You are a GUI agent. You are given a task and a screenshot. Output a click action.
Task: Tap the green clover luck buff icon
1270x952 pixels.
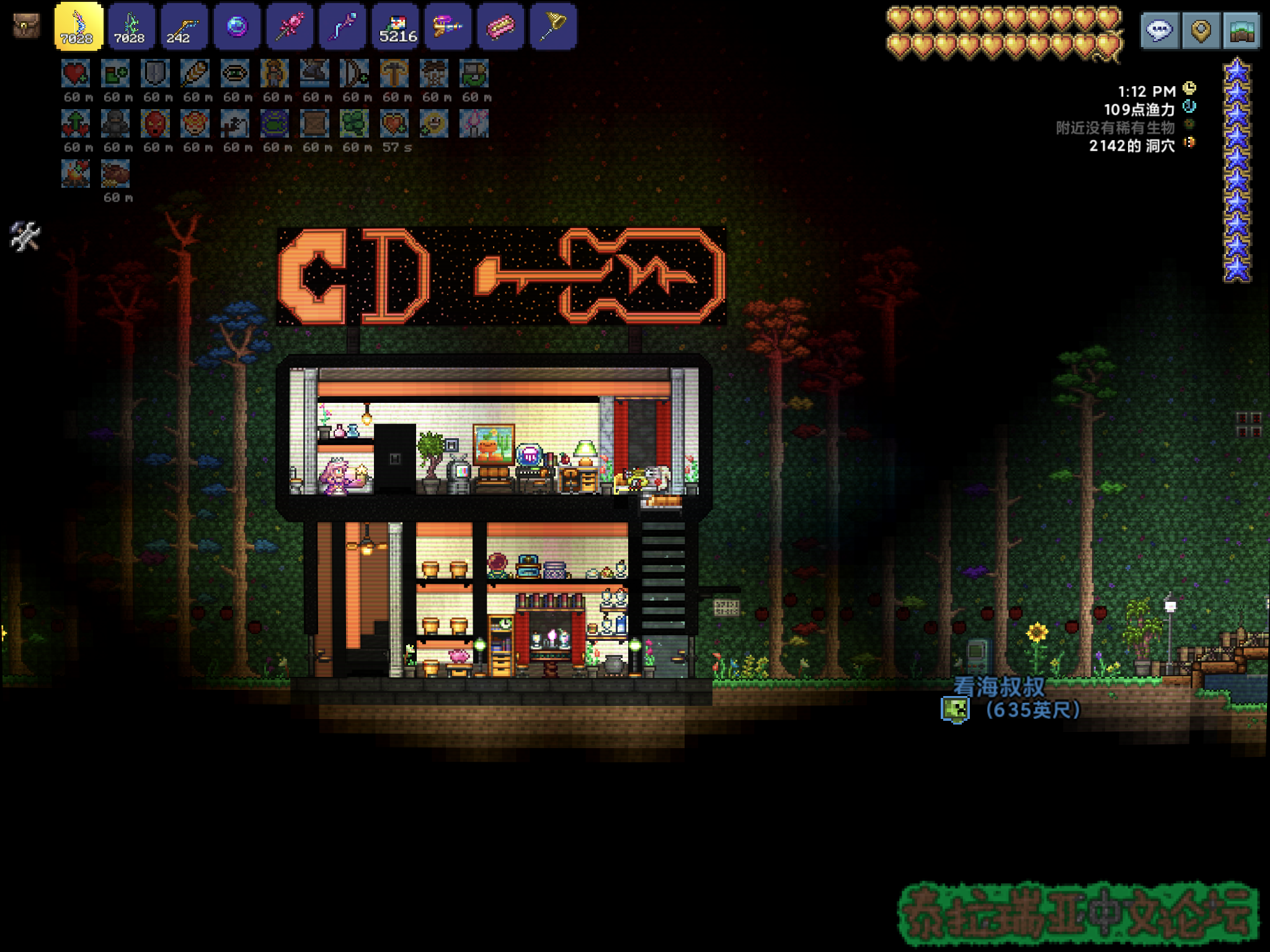click(x=354, y=123)
